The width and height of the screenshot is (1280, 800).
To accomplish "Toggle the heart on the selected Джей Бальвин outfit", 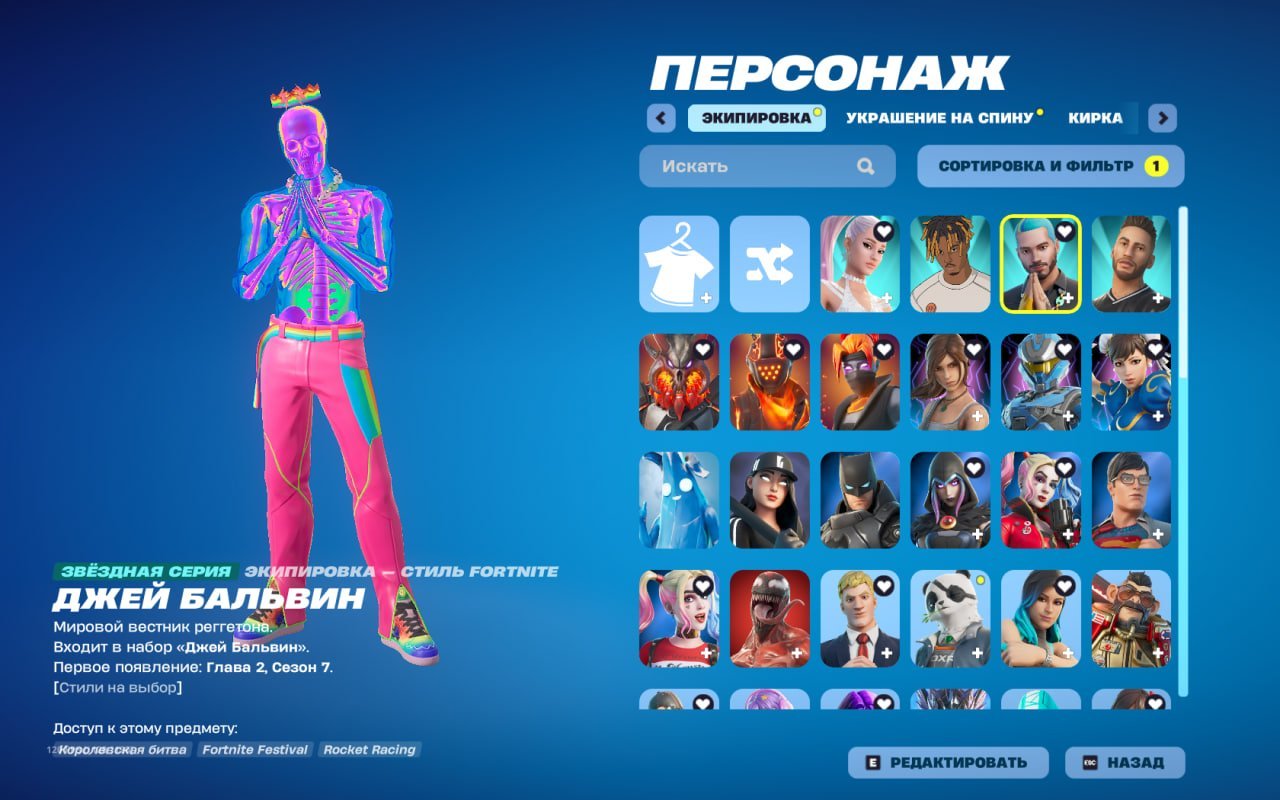I will pyautogui.click(x=1066, y=231).
